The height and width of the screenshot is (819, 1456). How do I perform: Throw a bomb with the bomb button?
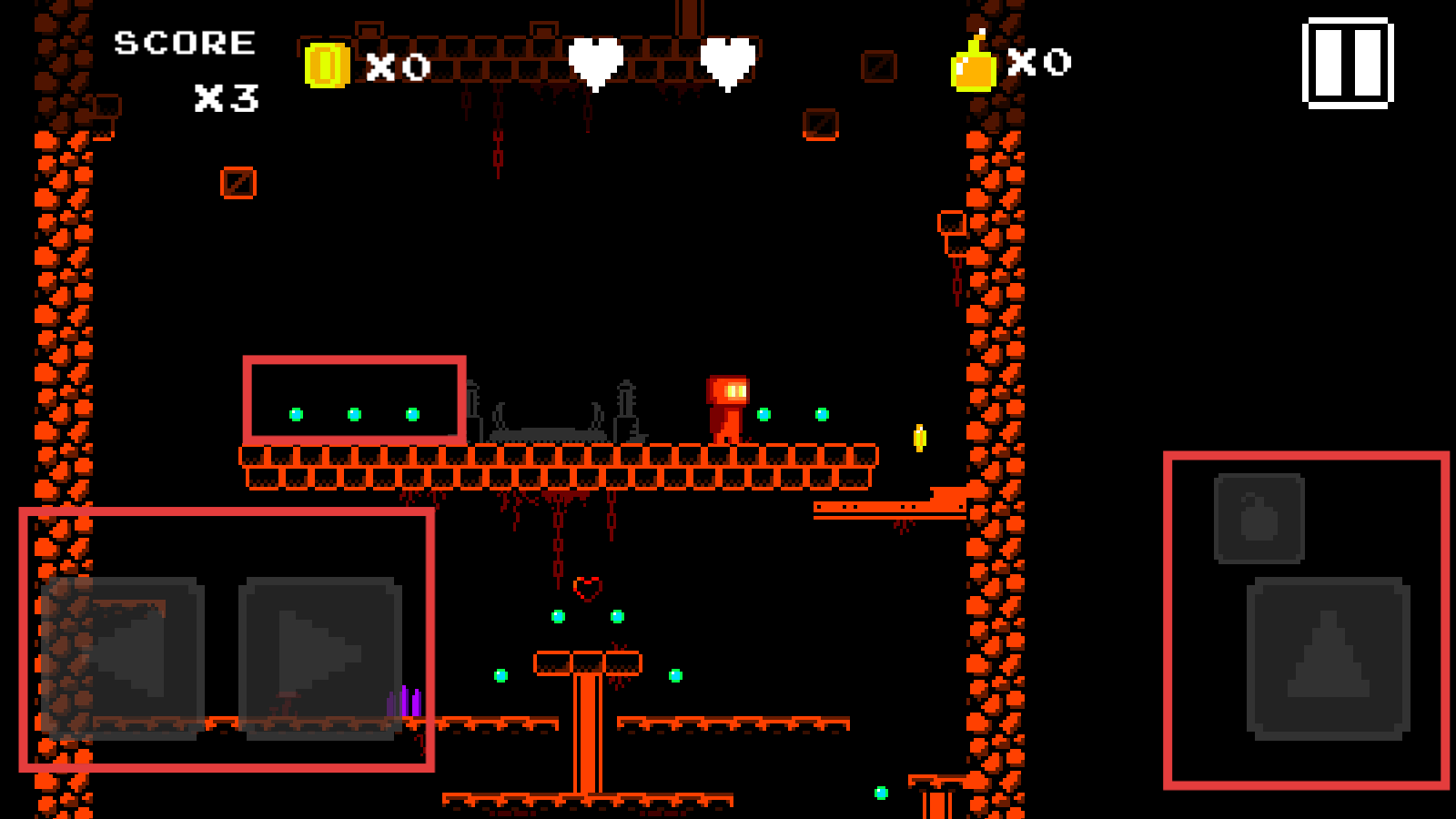1259,518
